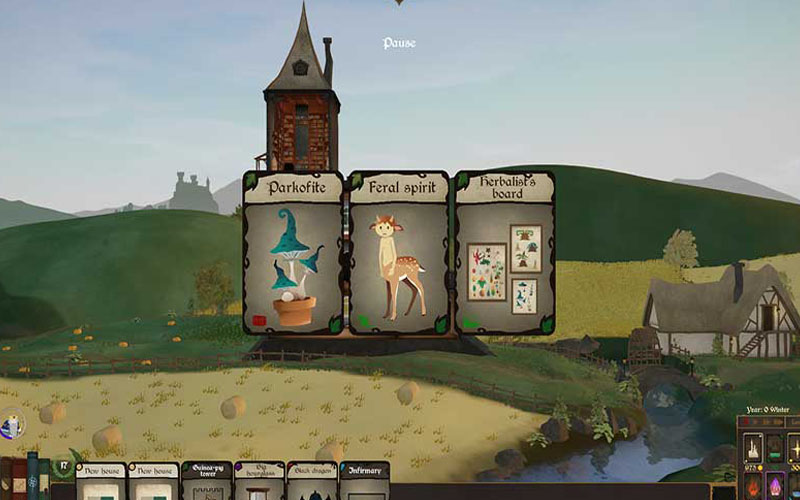This screenshot has height=500, width=800.
Task: Select the hourglass card in the hand
Action: click(x=259, y=481)
